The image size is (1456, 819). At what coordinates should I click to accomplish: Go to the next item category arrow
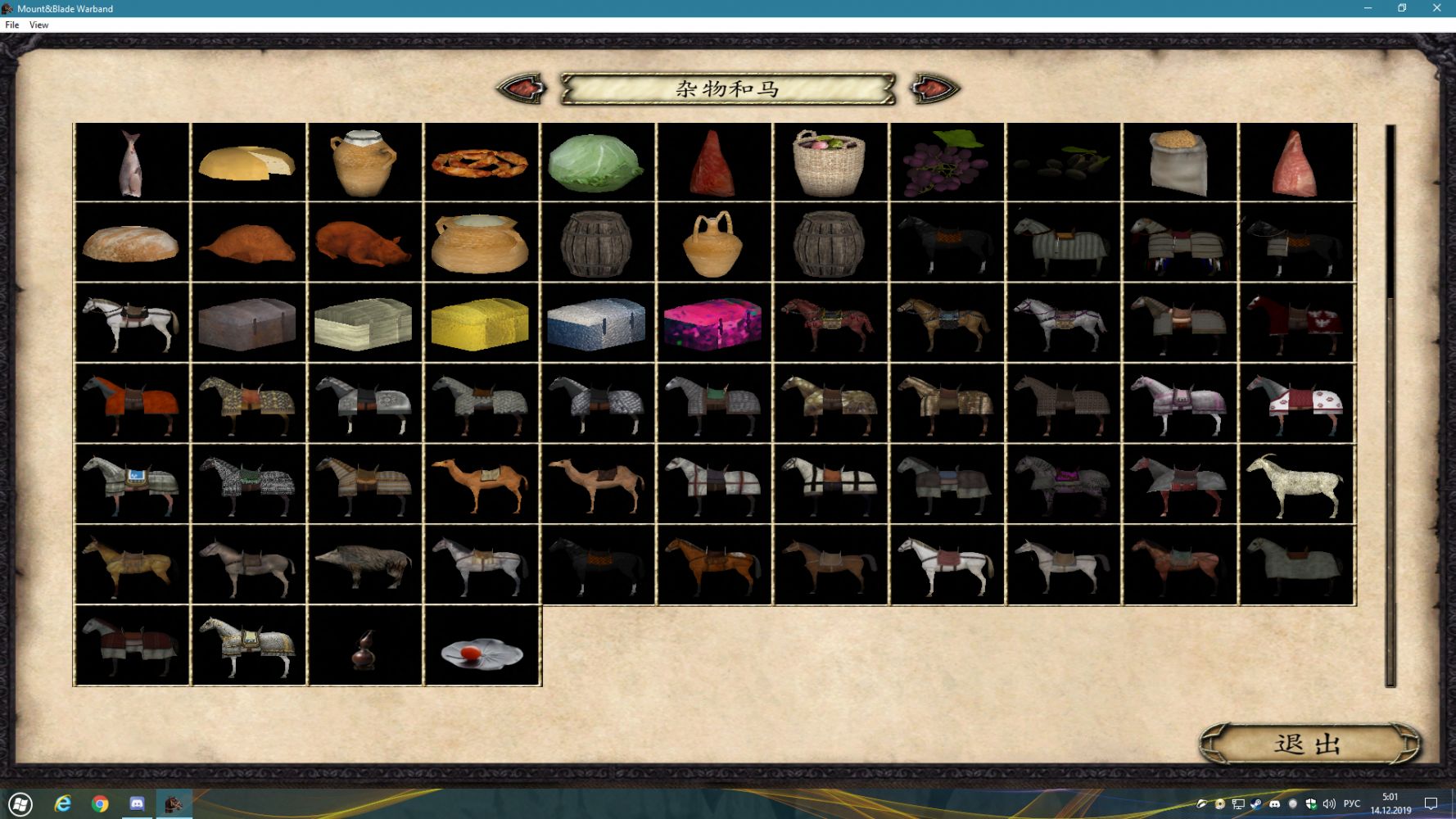coord(934,88)
